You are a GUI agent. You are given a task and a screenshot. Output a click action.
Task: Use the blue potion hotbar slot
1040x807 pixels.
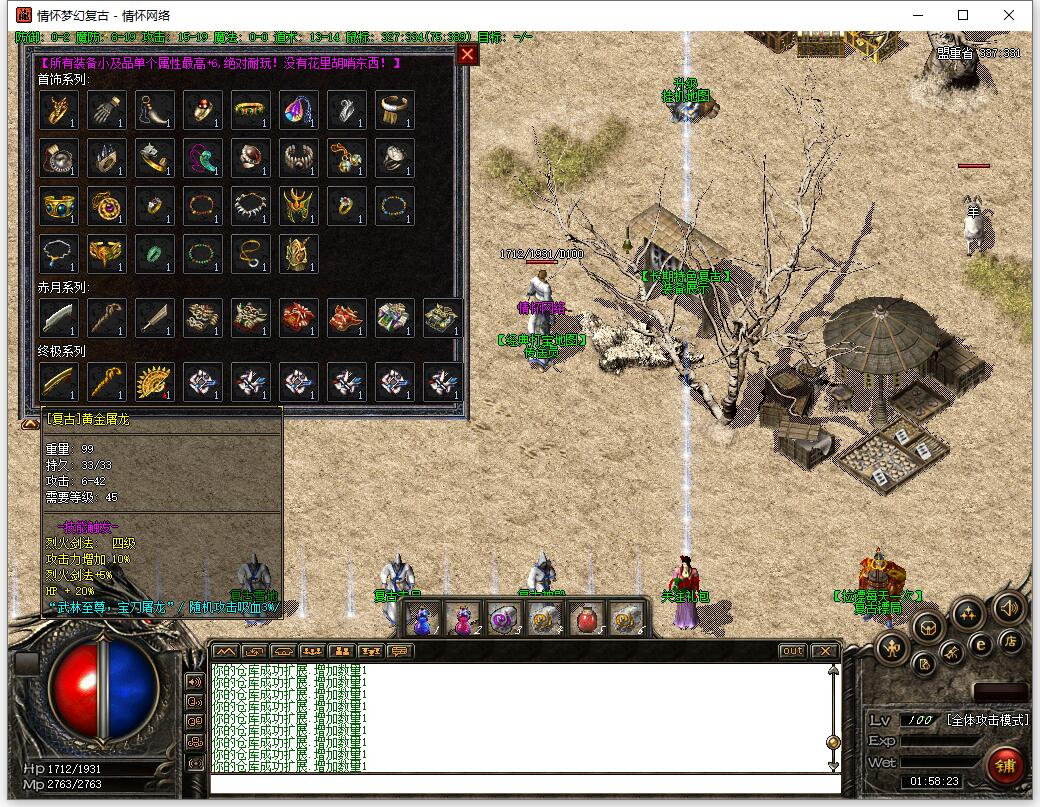423,620
